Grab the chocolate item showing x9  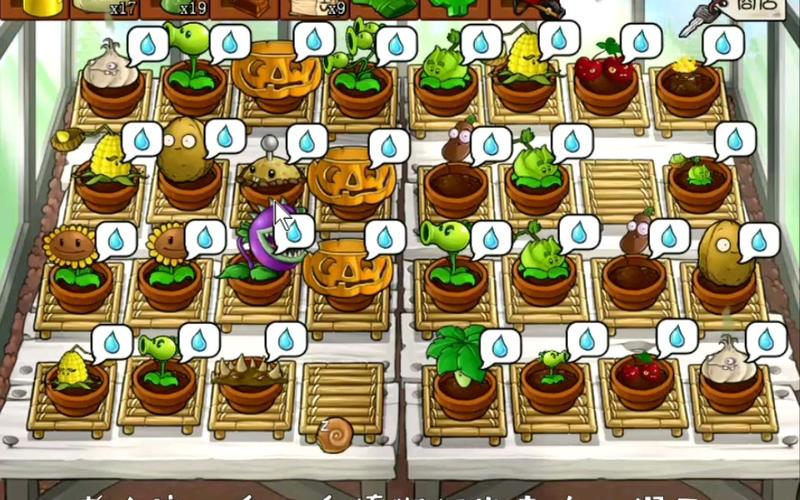click(x=317, y=8)
